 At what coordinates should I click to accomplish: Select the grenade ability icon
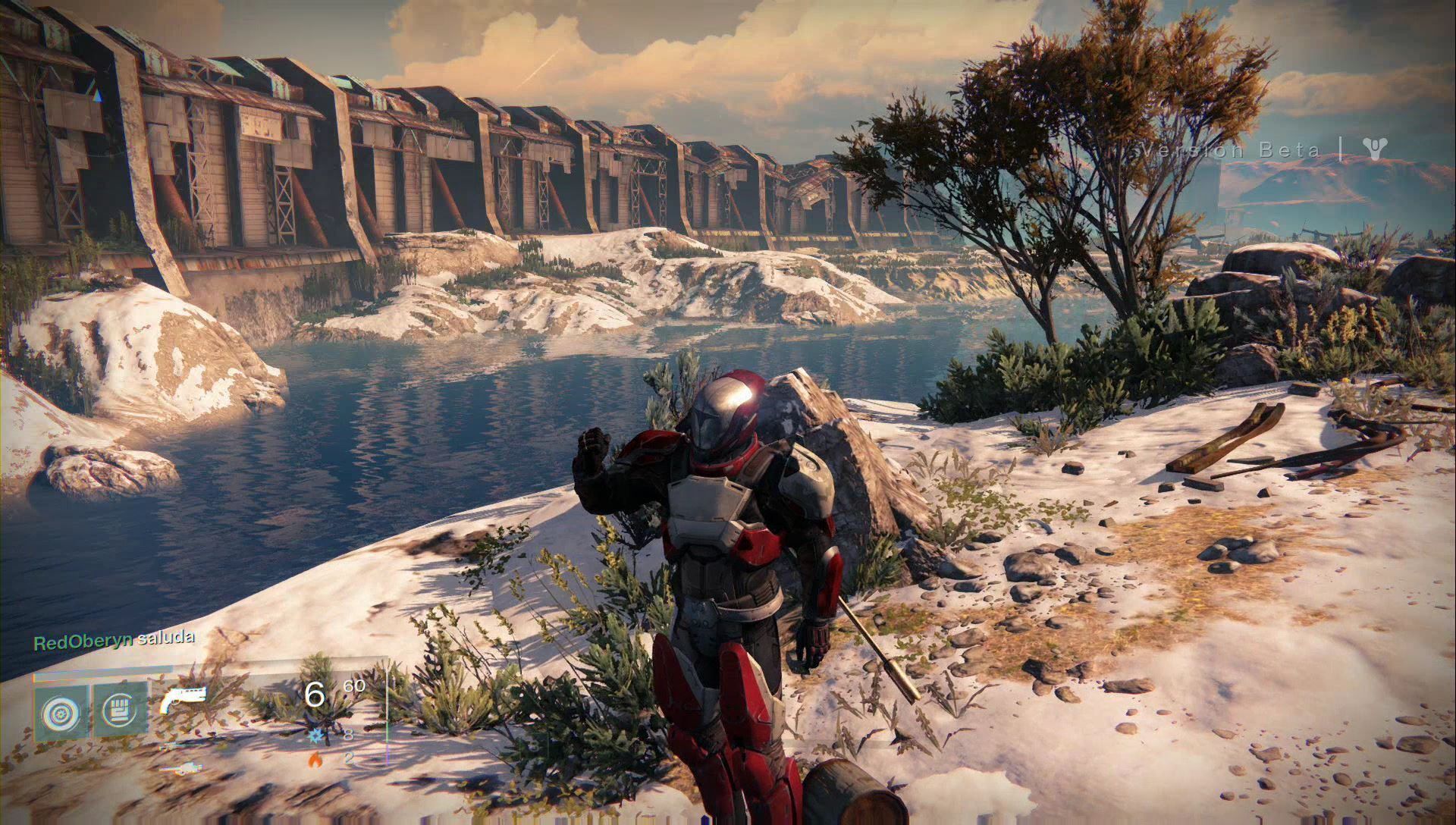[x=60, y=710]
